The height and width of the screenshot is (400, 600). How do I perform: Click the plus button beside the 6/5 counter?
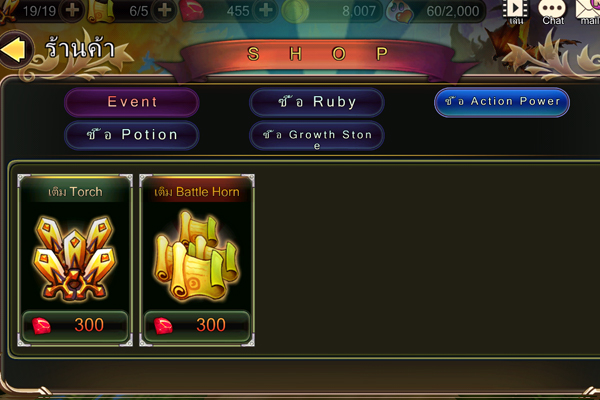point(165,10)
